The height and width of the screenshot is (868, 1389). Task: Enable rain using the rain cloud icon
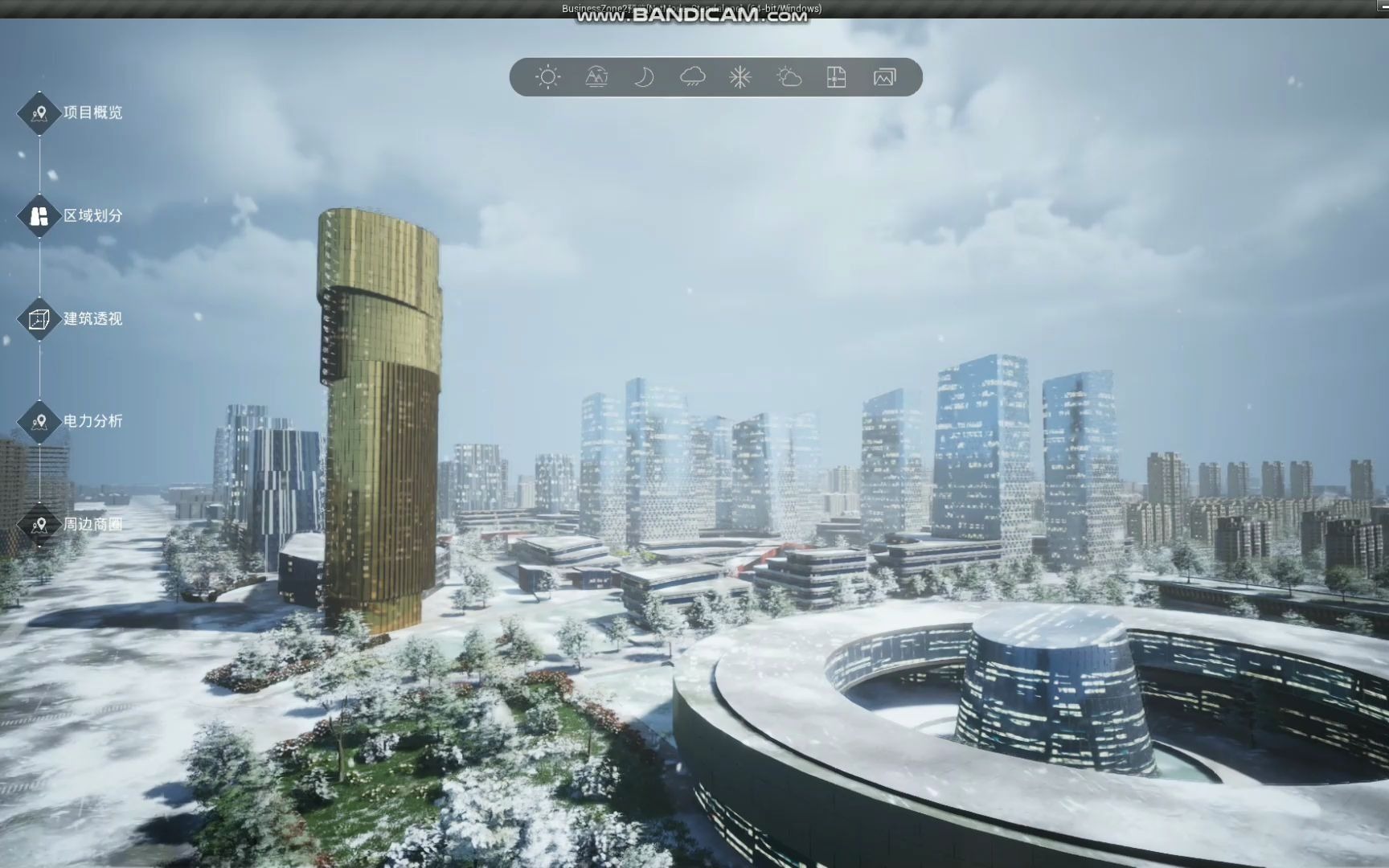(692, 77)
